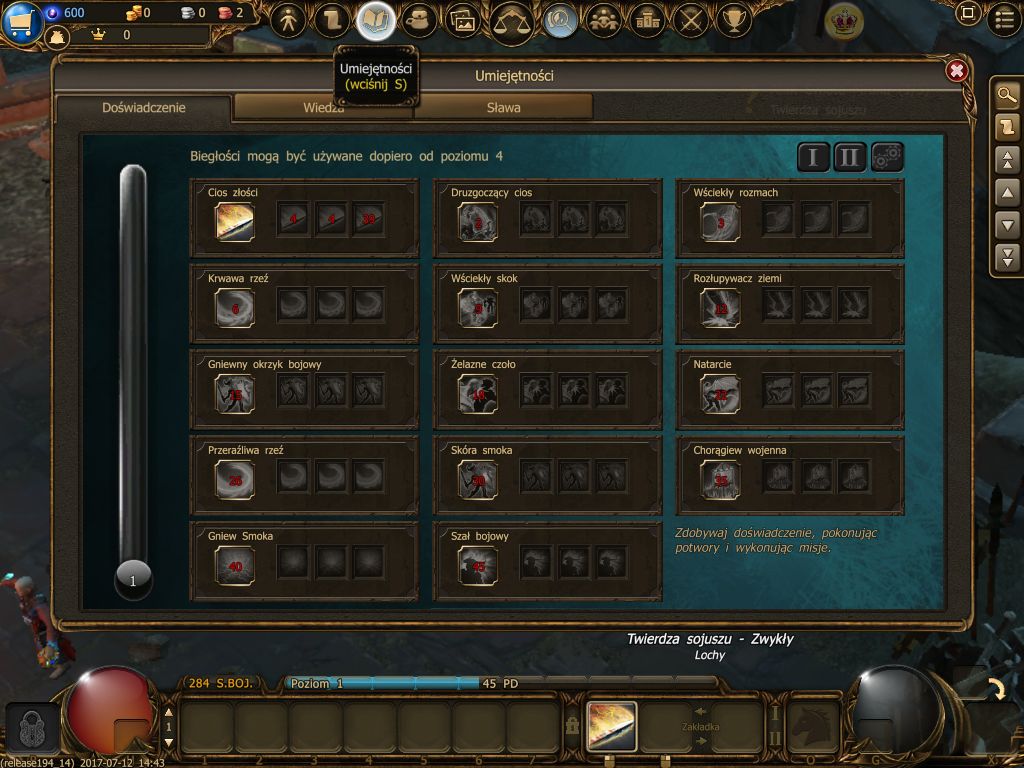
Task: Open the character silhouette menu
Action: (288, 20)
